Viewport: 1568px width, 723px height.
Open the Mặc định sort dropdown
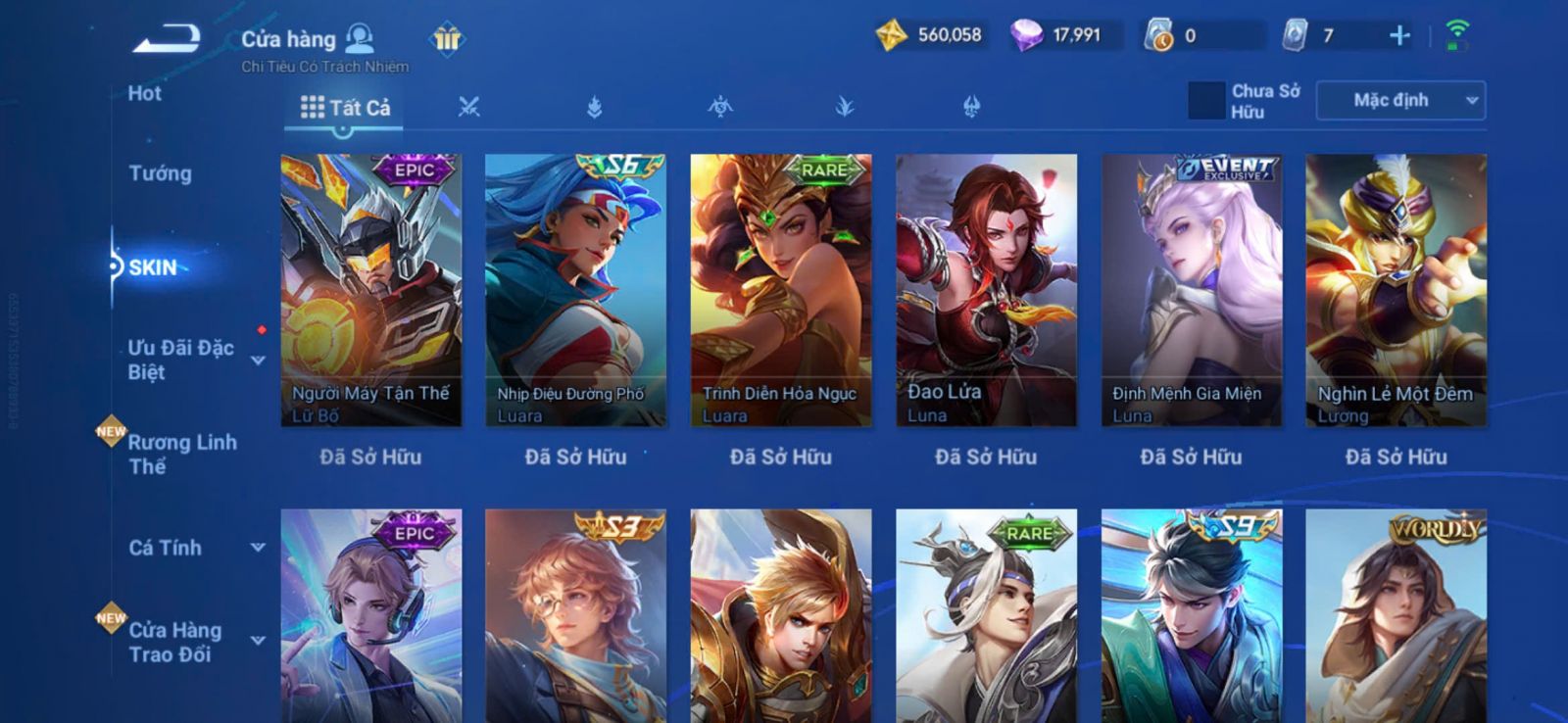[1401, 101]
